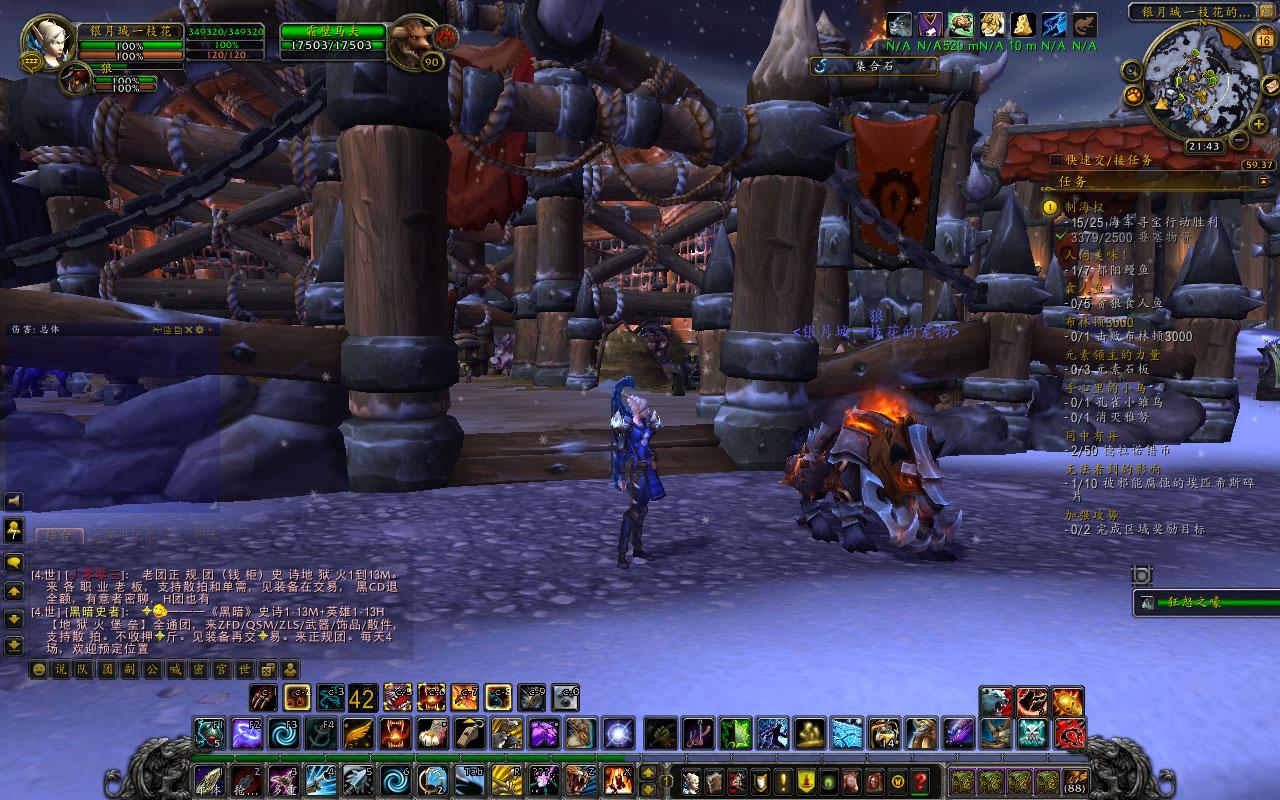Open the emote smiley button in chat bar
The image size is (1280, 800).
coord(38,669)
